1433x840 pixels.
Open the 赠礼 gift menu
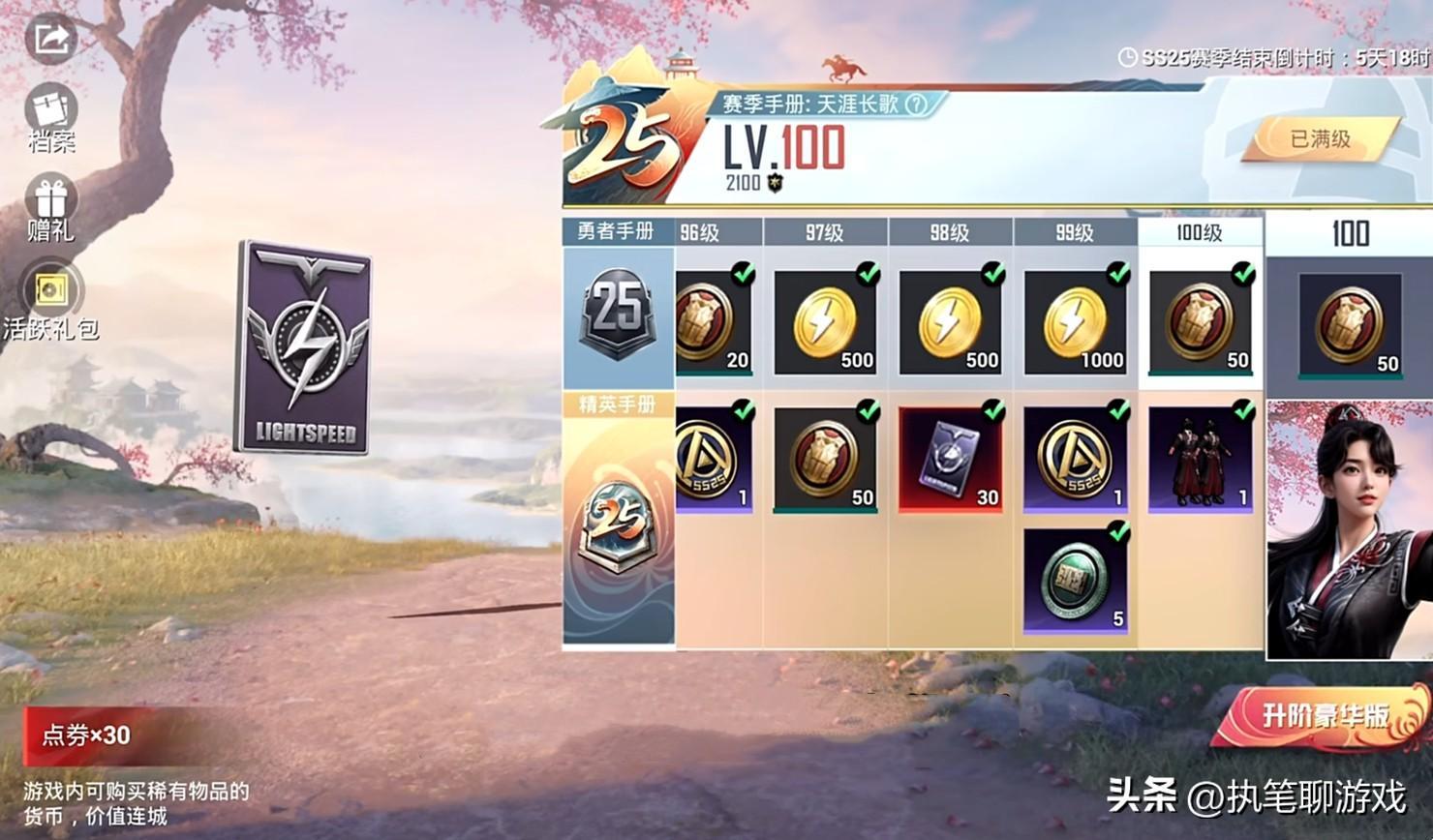tap(51, 208)
